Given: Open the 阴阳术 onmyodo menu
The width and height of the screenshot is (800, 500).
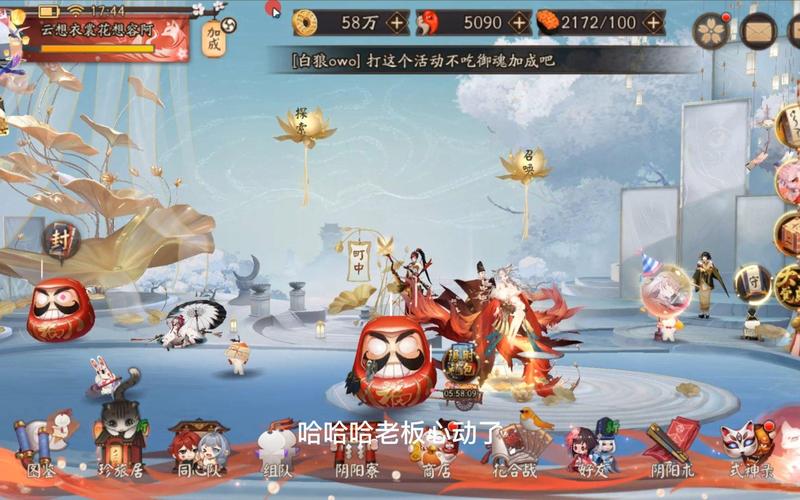Looking at the screenshot, I should tap(670, 448).
